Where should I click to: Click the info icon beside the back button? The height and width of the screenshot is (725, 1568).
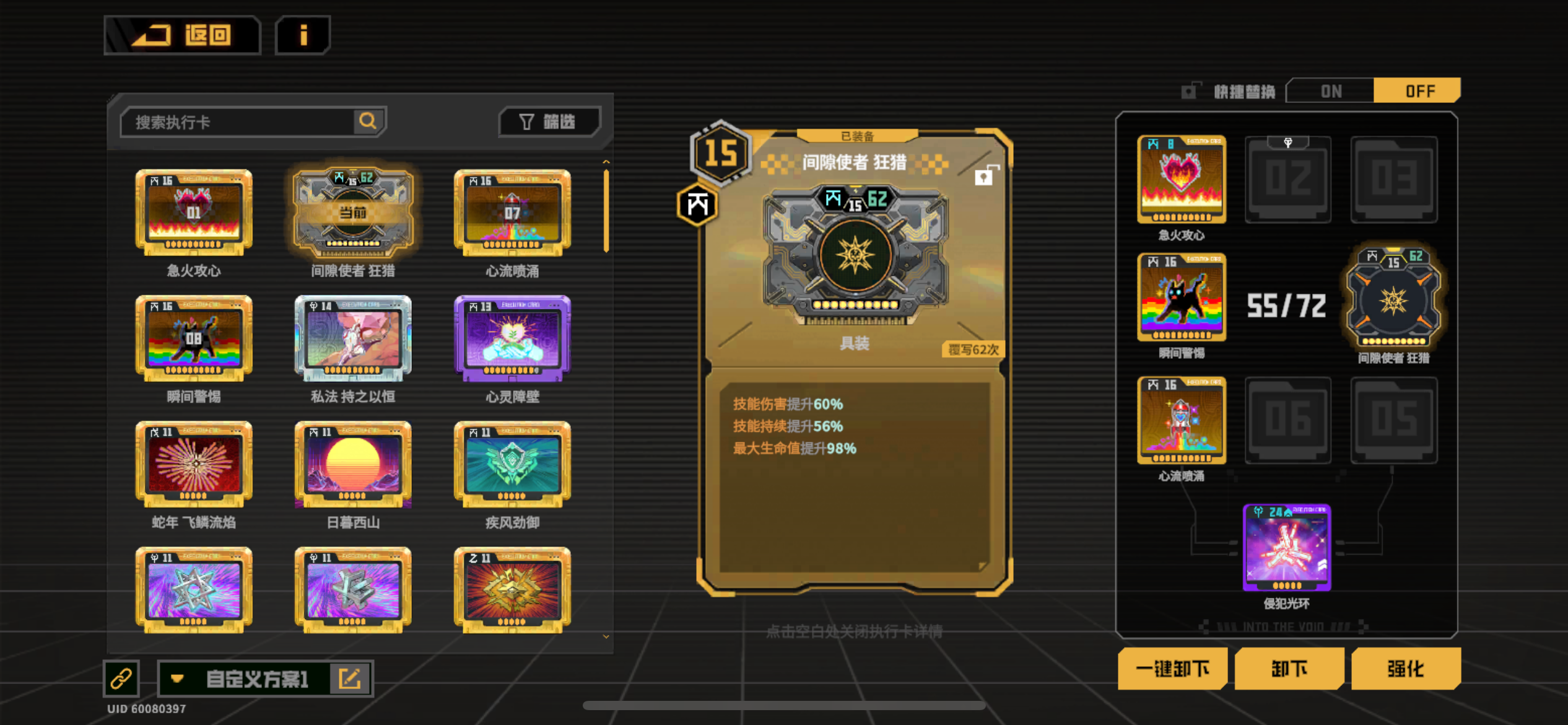(x=302, y=35)
